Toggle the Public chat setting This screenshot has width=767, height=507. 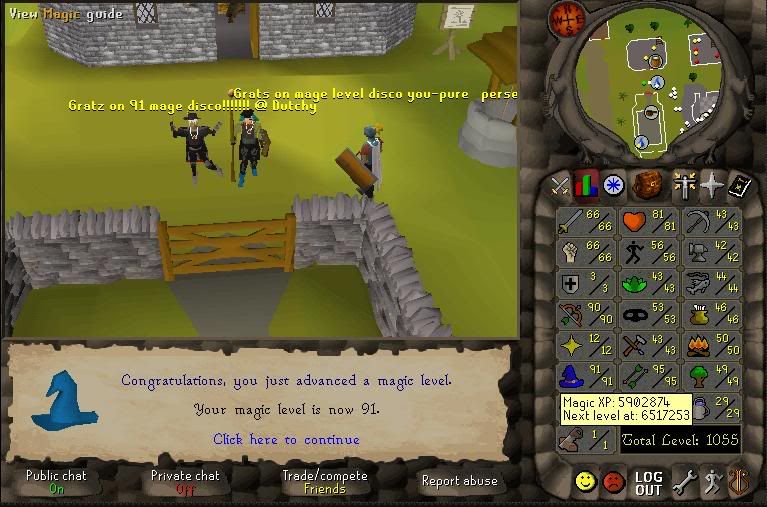56,482
